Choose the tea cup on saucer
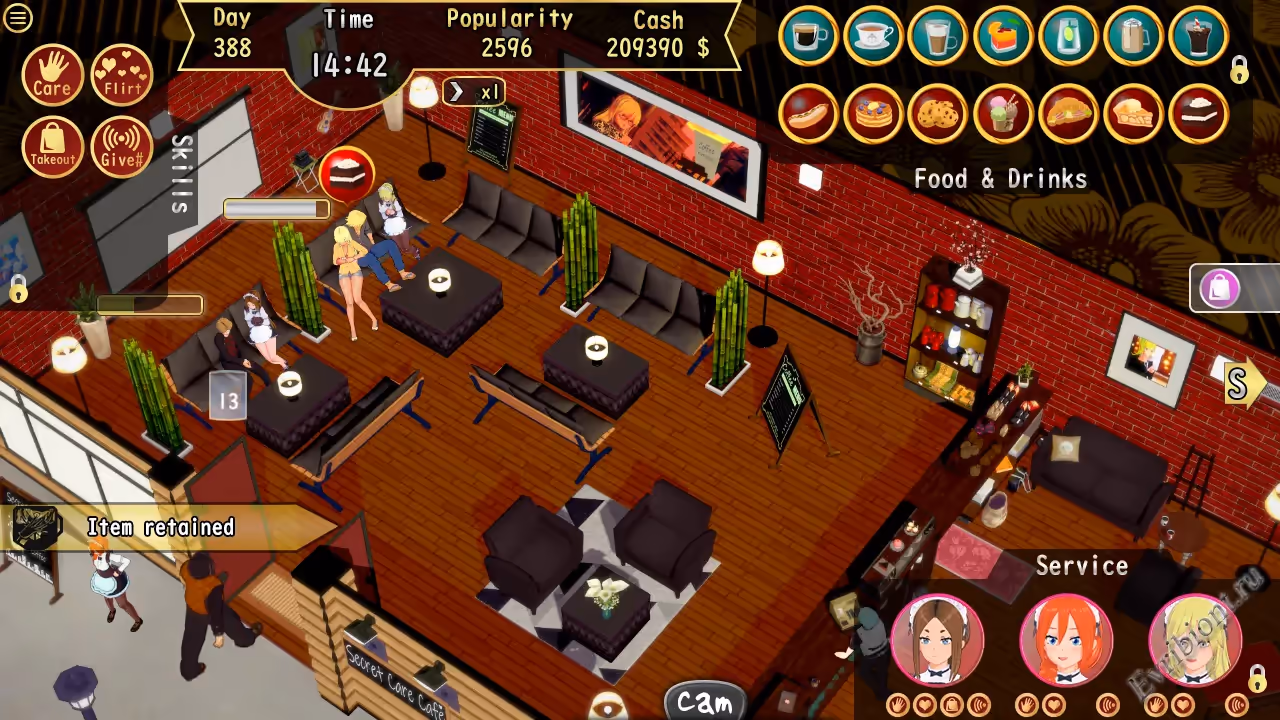This screenshot has height=720, width=1280. (873, 37)
